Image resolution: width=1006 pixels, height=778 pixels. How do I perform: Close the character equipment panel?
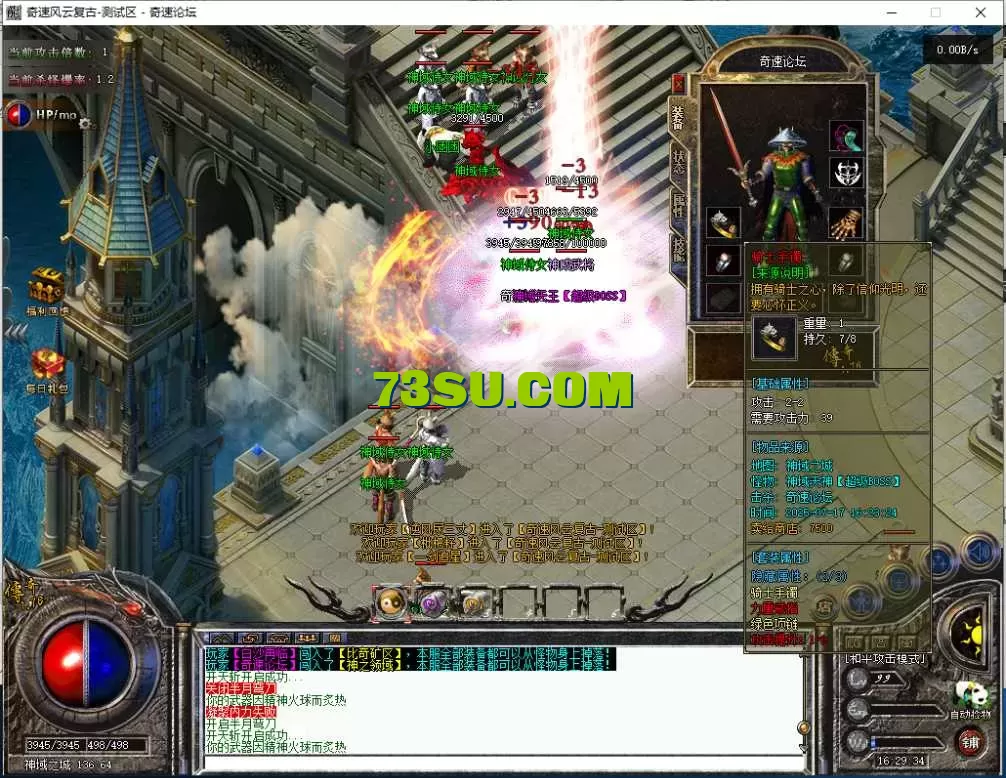[x=679, y=85]
